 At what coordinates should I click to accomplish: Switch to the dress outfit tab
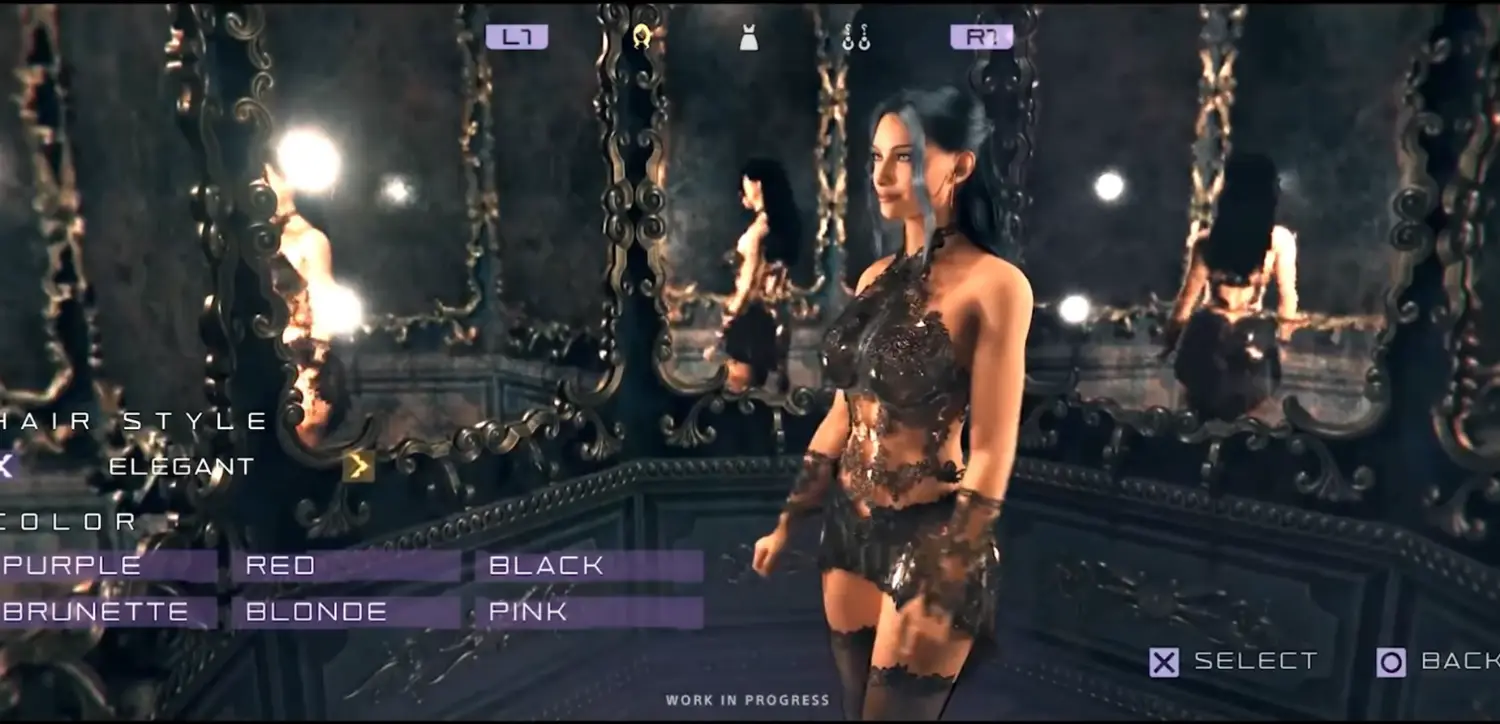coord(748,38)
